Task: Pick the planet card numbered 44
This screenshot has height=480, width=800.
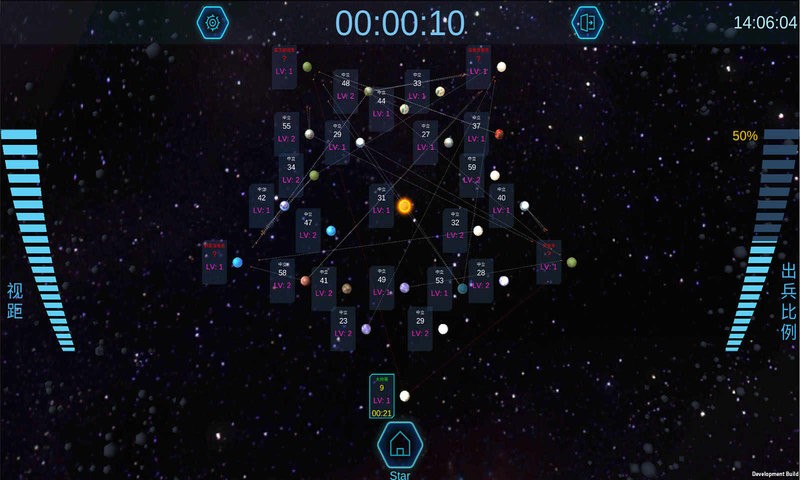Action: 381,108
